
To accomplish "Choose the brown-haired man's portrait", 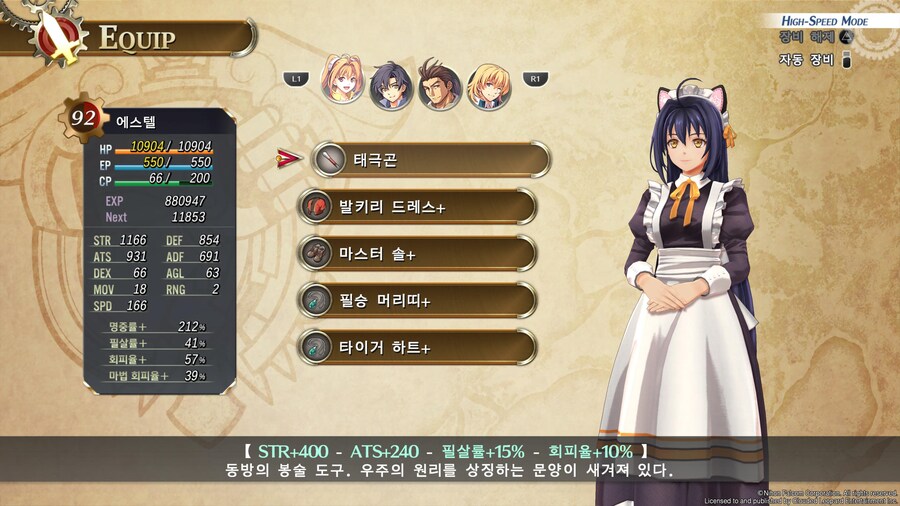I will (440, 86).
